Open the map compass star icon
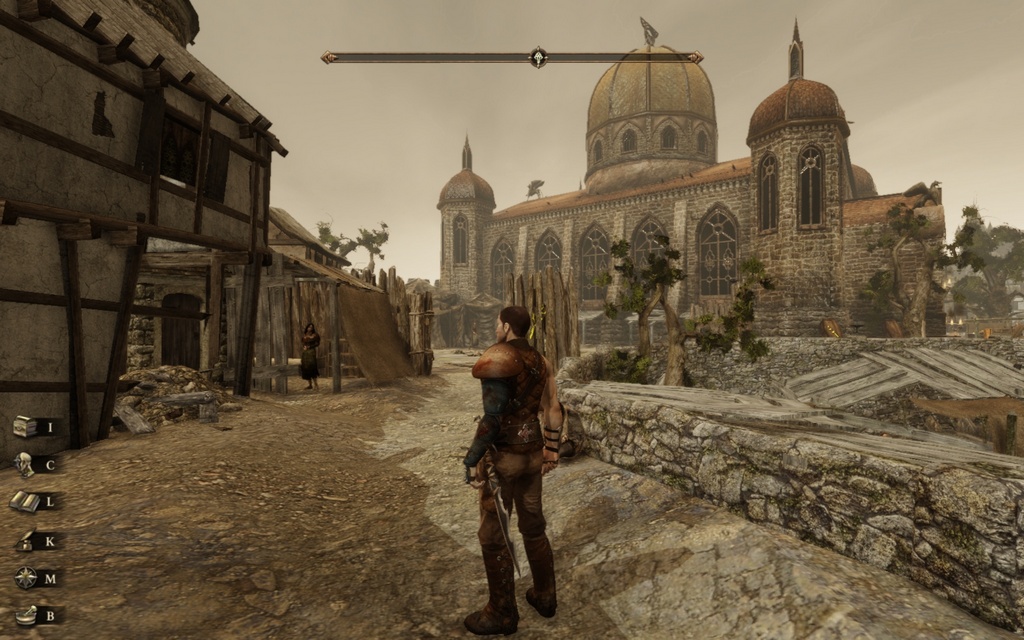This screenshot has height=640, width=1024. (x=25, y=577)
